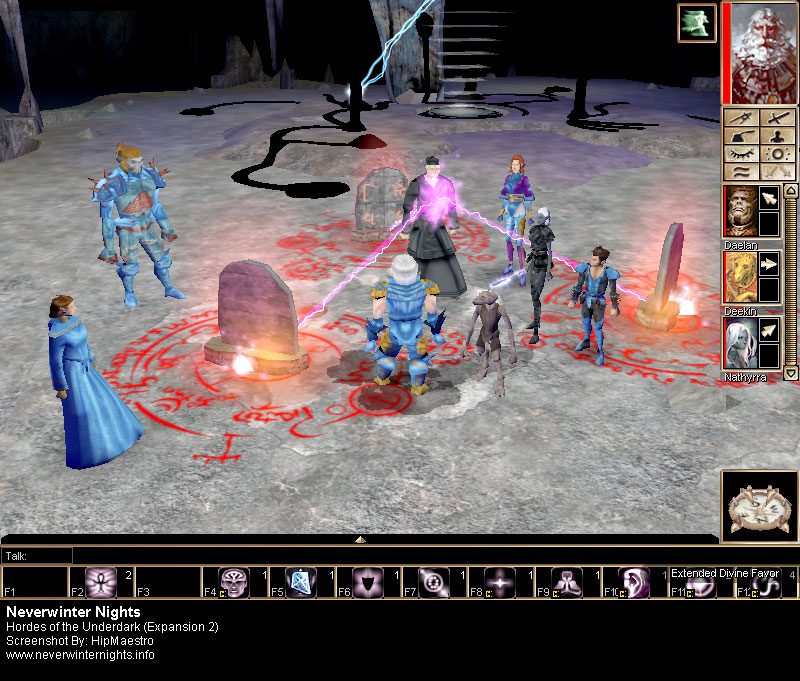Select Daelan's party portrait
The image size is (800, 681).
pyautogui.click(x=740, y=211)
